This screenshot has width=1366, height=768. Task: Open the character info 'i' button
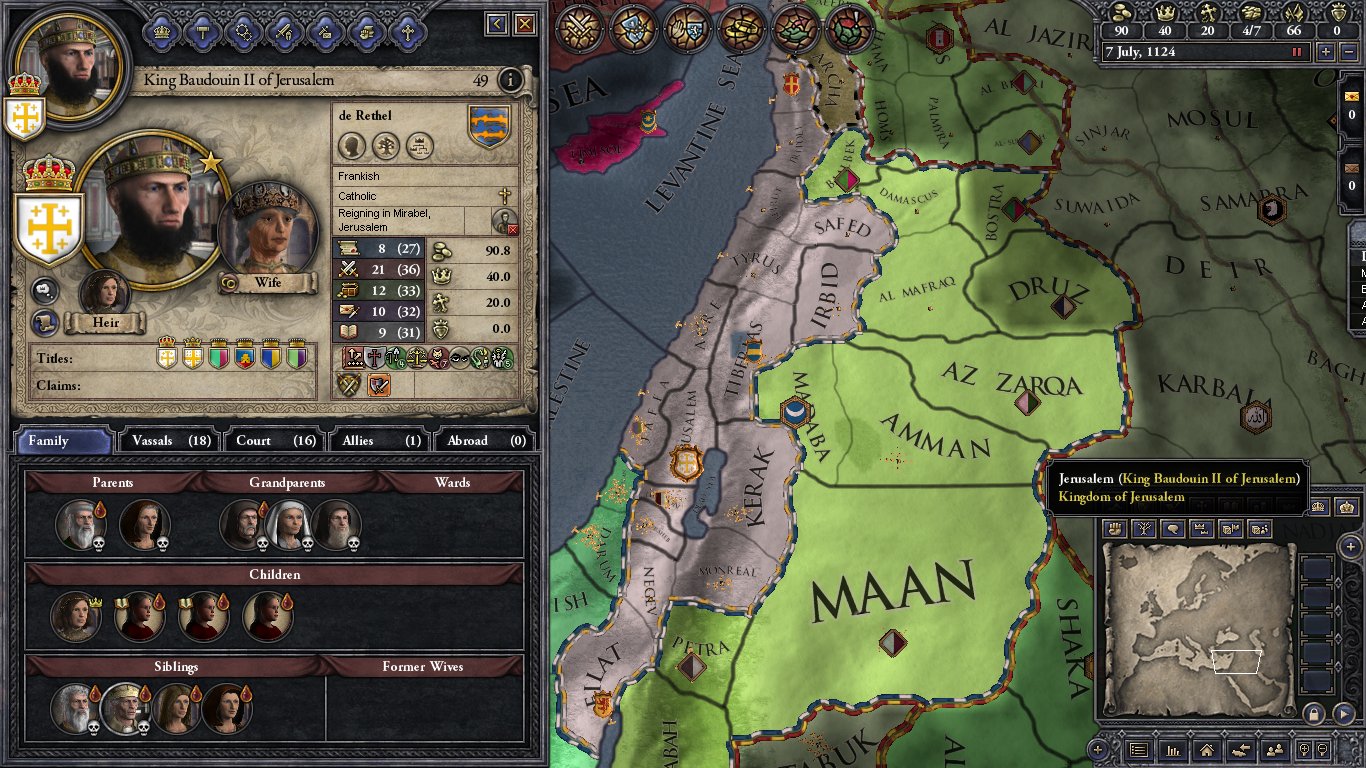pos(511,80)
